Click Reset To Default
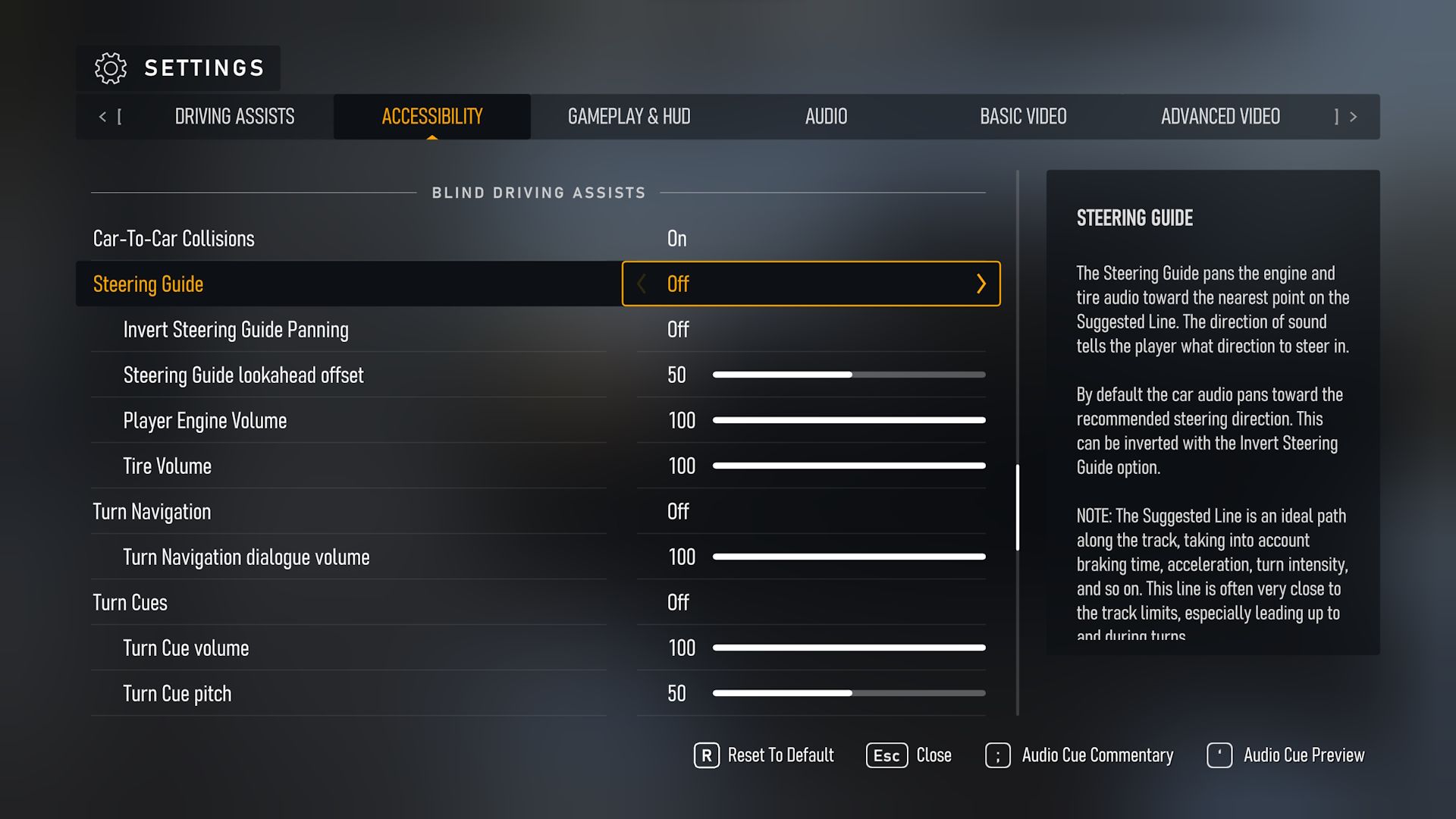Viewport: 1456px width, 819px height. tap(780, 755)
